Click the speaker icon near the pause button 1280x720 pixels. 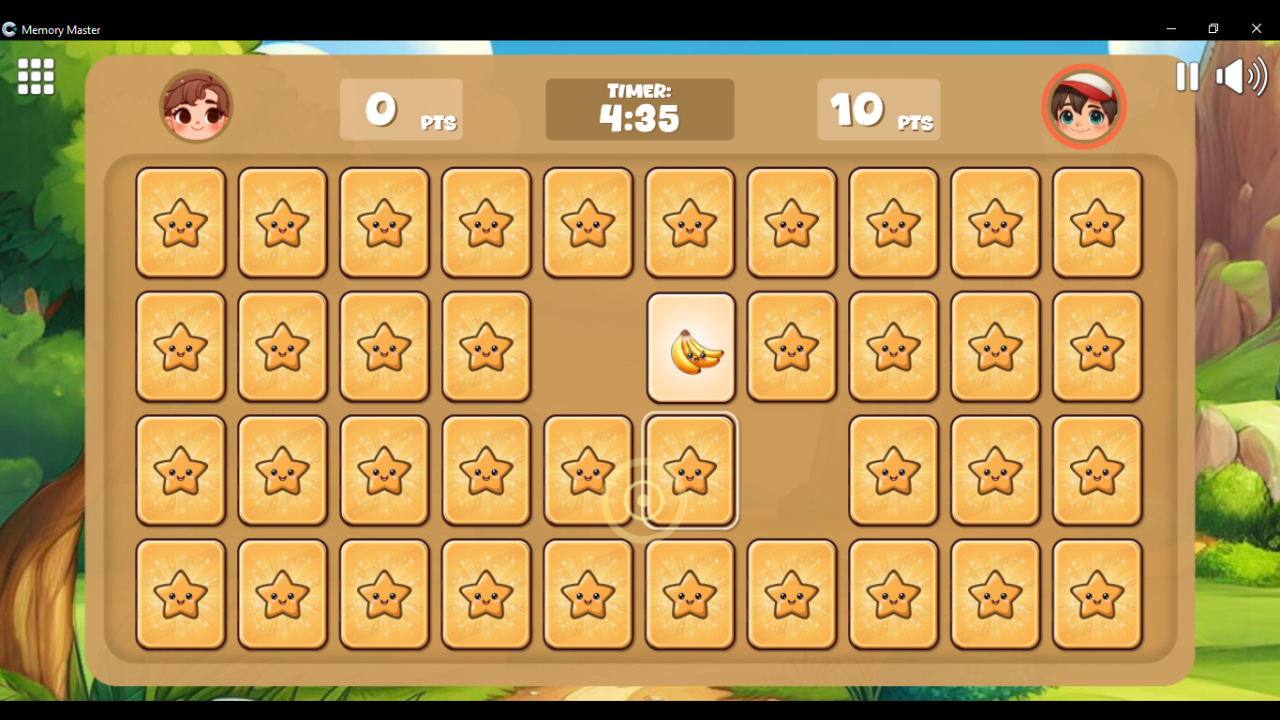pos(1240,77)
